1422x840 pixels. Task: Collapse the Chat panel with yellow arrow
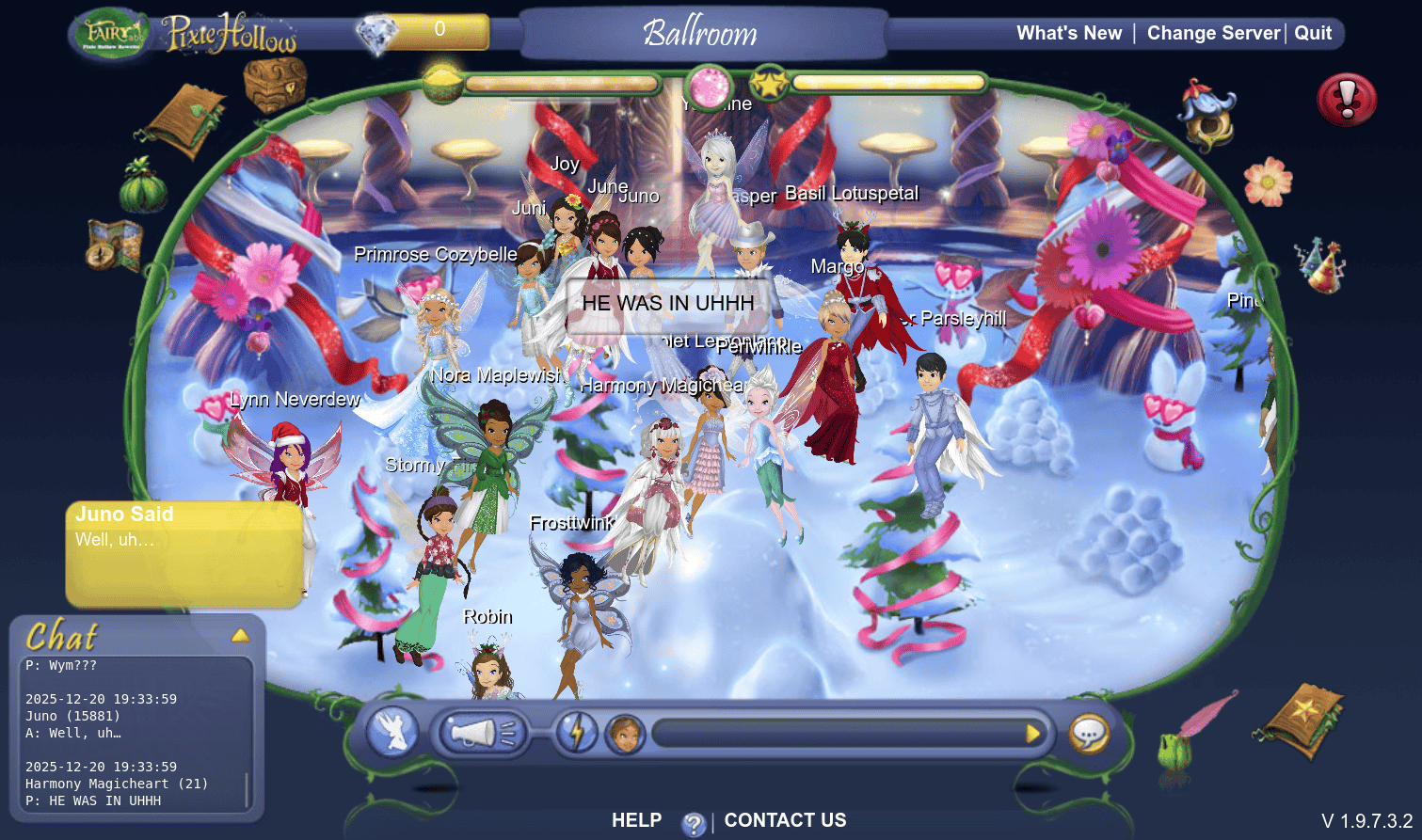pos(241,636)
